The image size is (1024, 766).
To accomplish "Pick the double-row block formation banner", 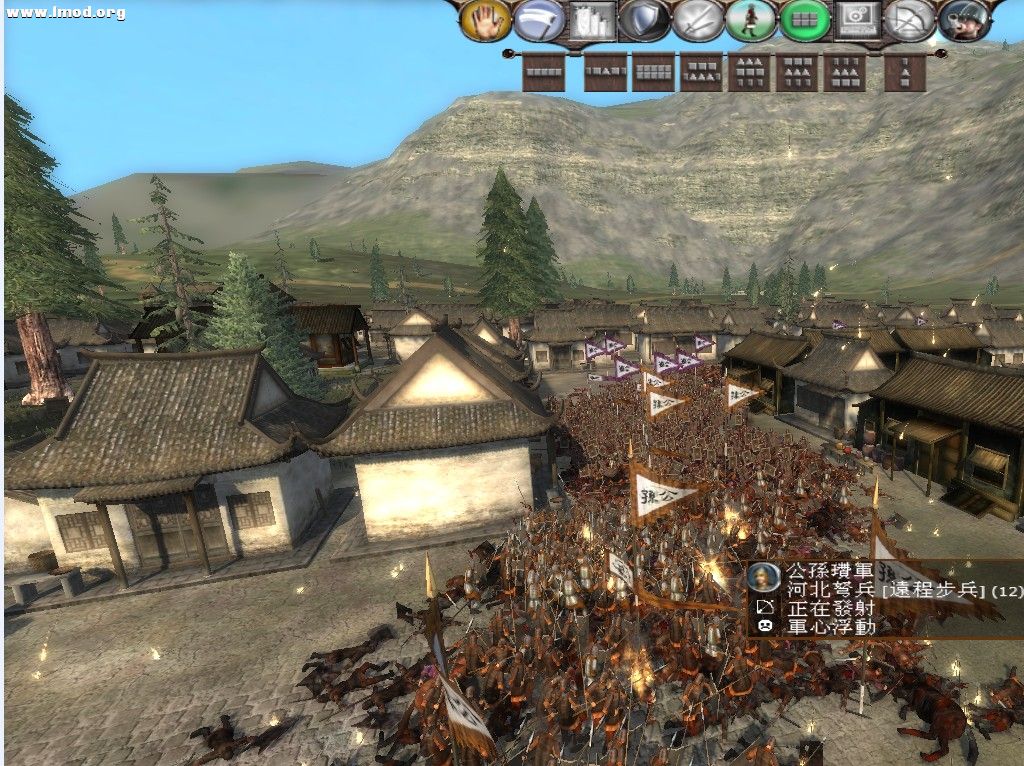I will click(x=653, y=72).
